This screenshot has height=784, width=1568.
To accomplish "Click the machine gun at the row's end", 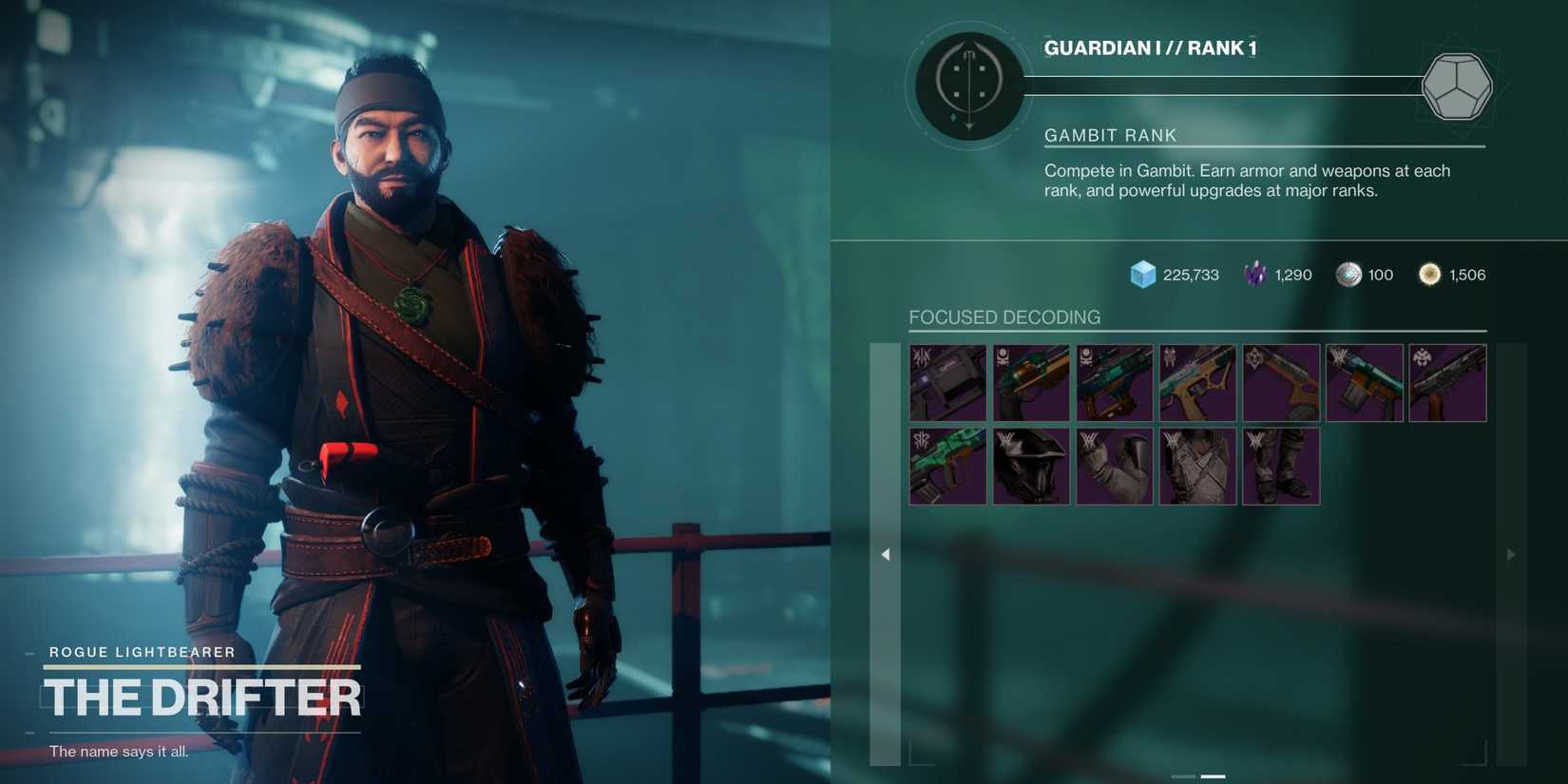I will [x=1447, y=382].
